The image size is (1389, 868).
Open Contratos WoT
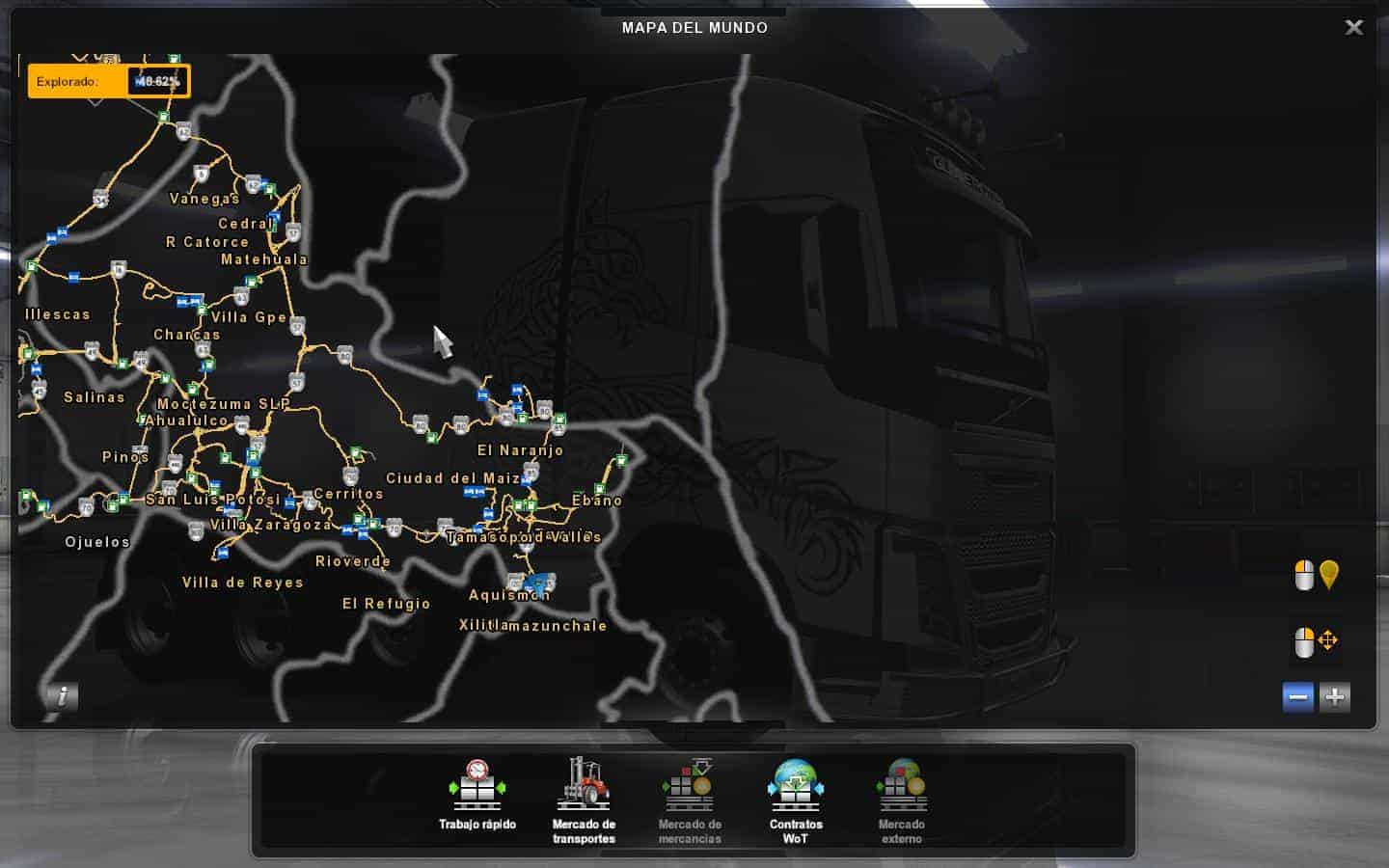[x=796, y=800]
